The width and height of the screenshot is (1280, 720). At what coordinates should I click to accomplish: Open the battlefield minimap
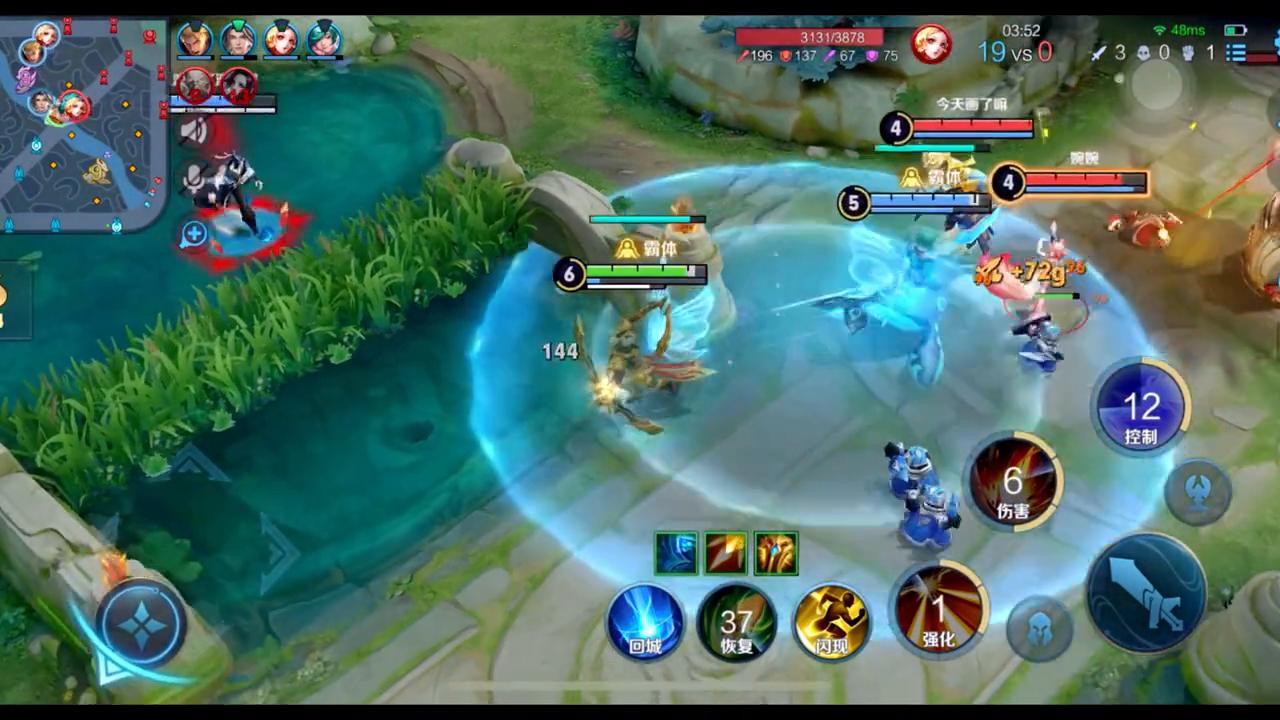coord(82,122)
